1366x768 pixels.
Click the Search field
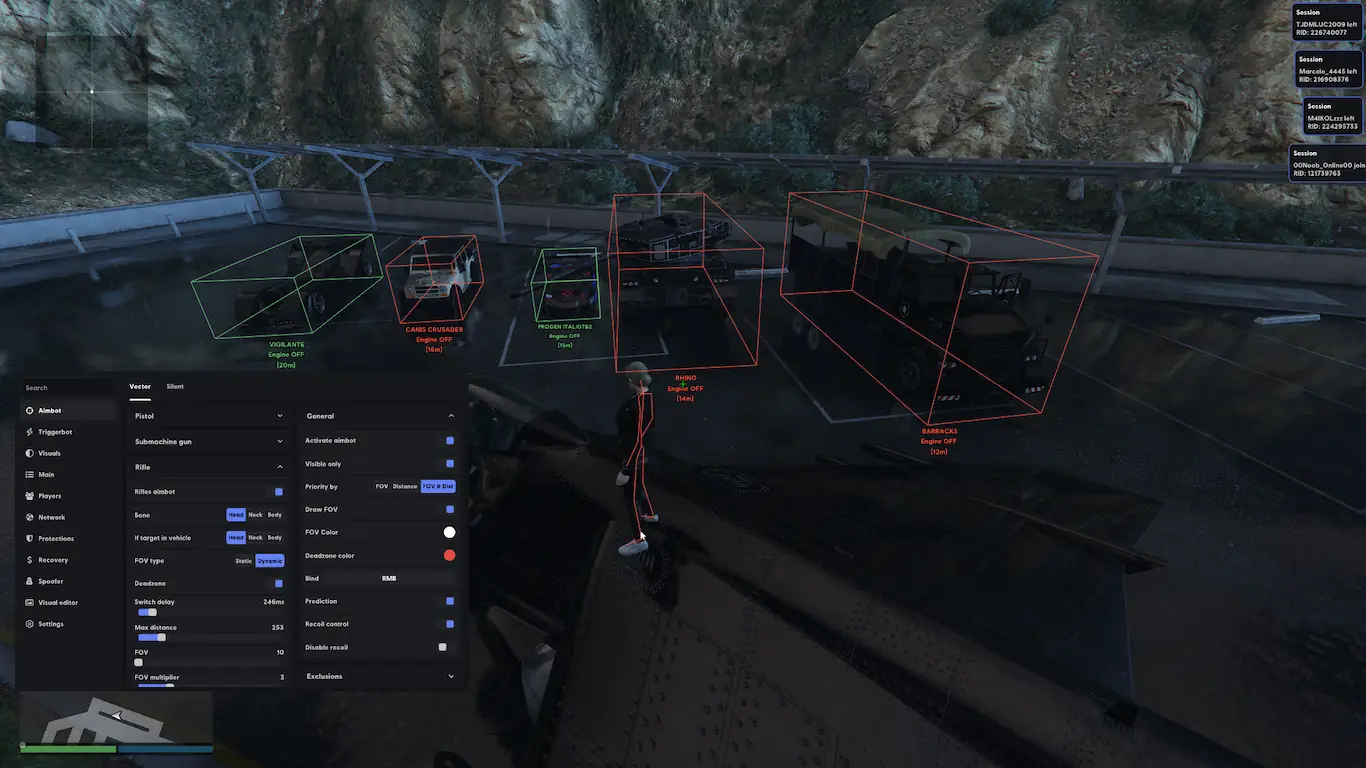click(65, 388)
